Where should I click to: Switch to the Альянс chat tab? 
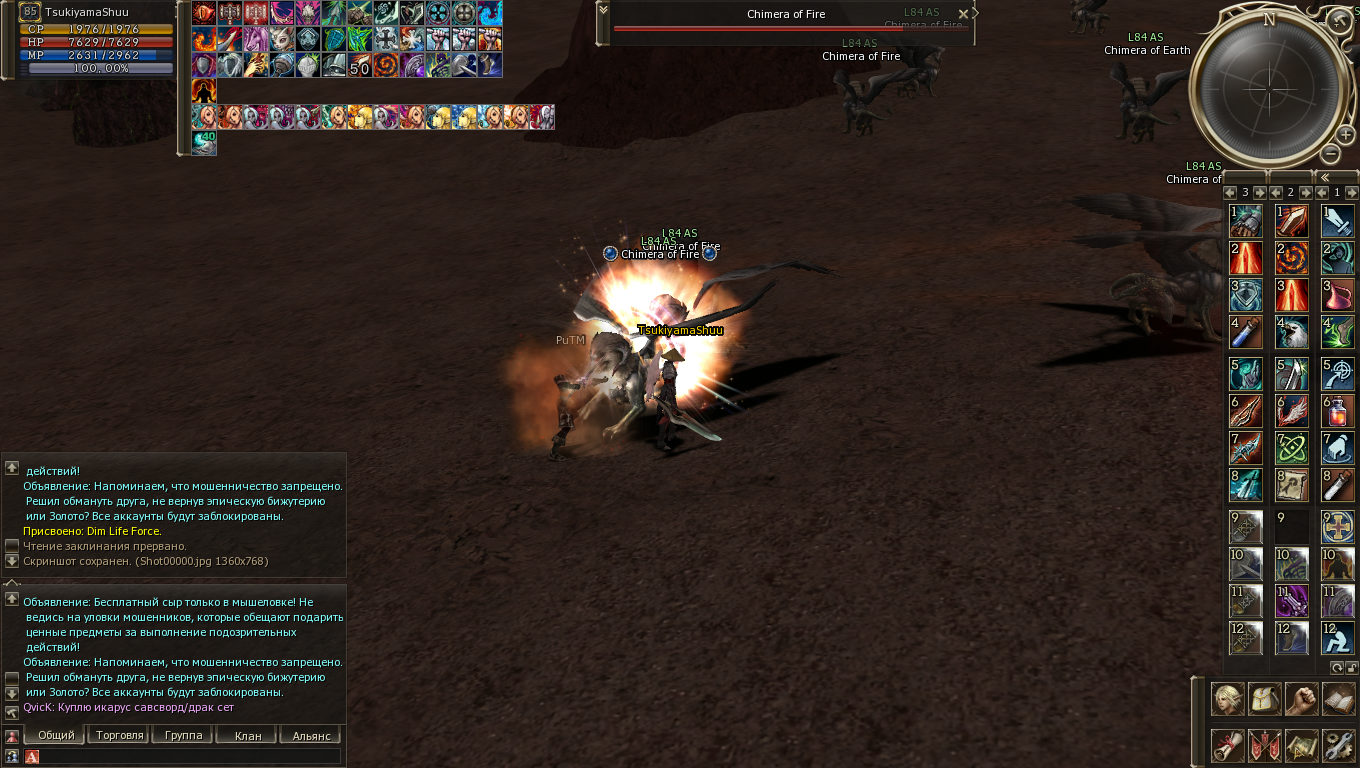[x=311, y=735]
